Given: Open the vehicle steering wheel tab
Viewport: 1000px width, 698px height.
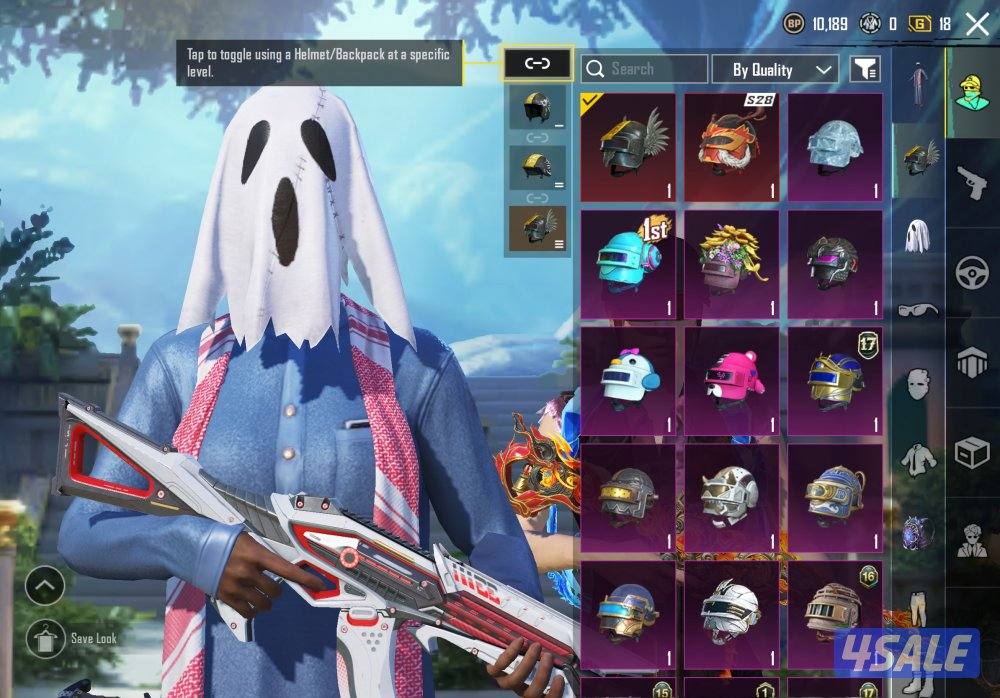Looking at the screenshot, I should click(972, 272).
